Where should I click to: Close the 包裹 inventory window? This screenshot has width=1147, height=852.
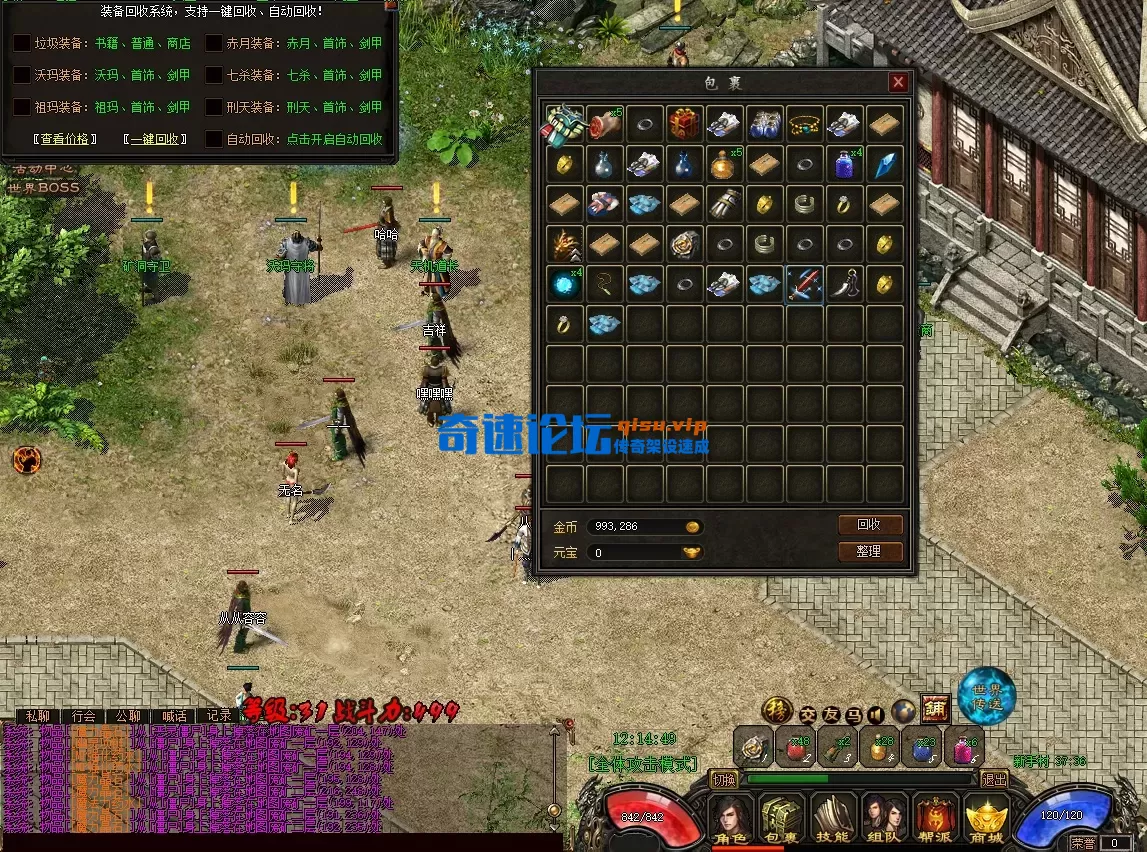pos(898,82)
